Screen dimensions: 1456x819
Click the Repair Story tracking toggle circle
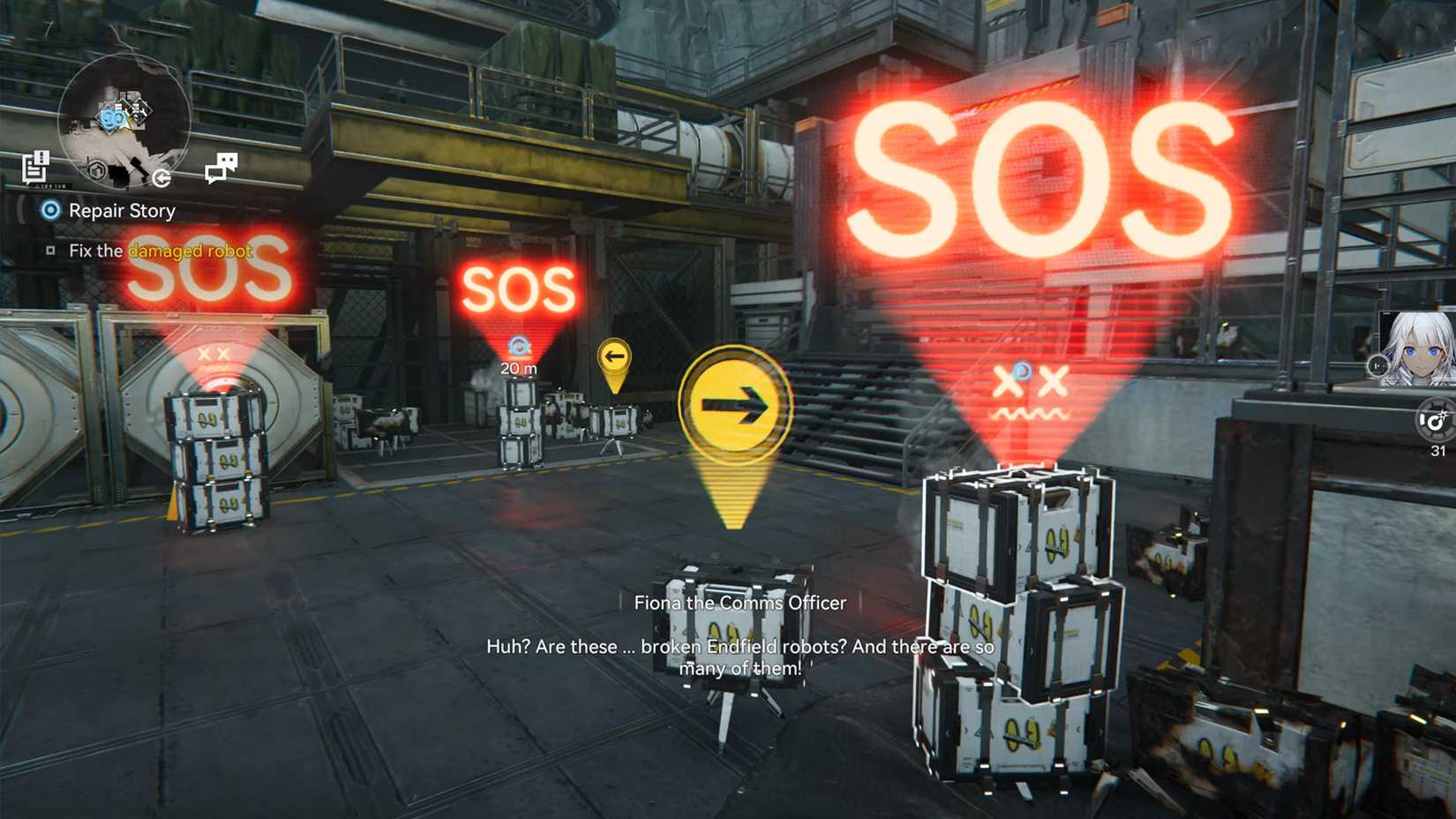tap(51, 211)
